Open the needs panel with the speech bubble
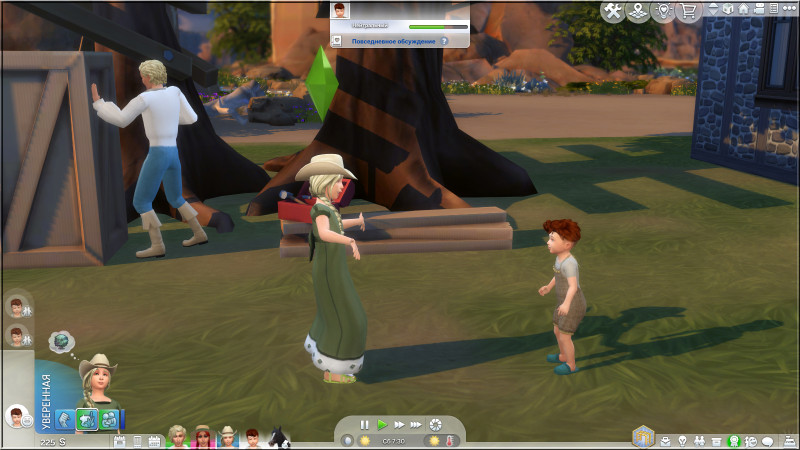This screenshot has height=450, width=800. (x=768, y=441)
